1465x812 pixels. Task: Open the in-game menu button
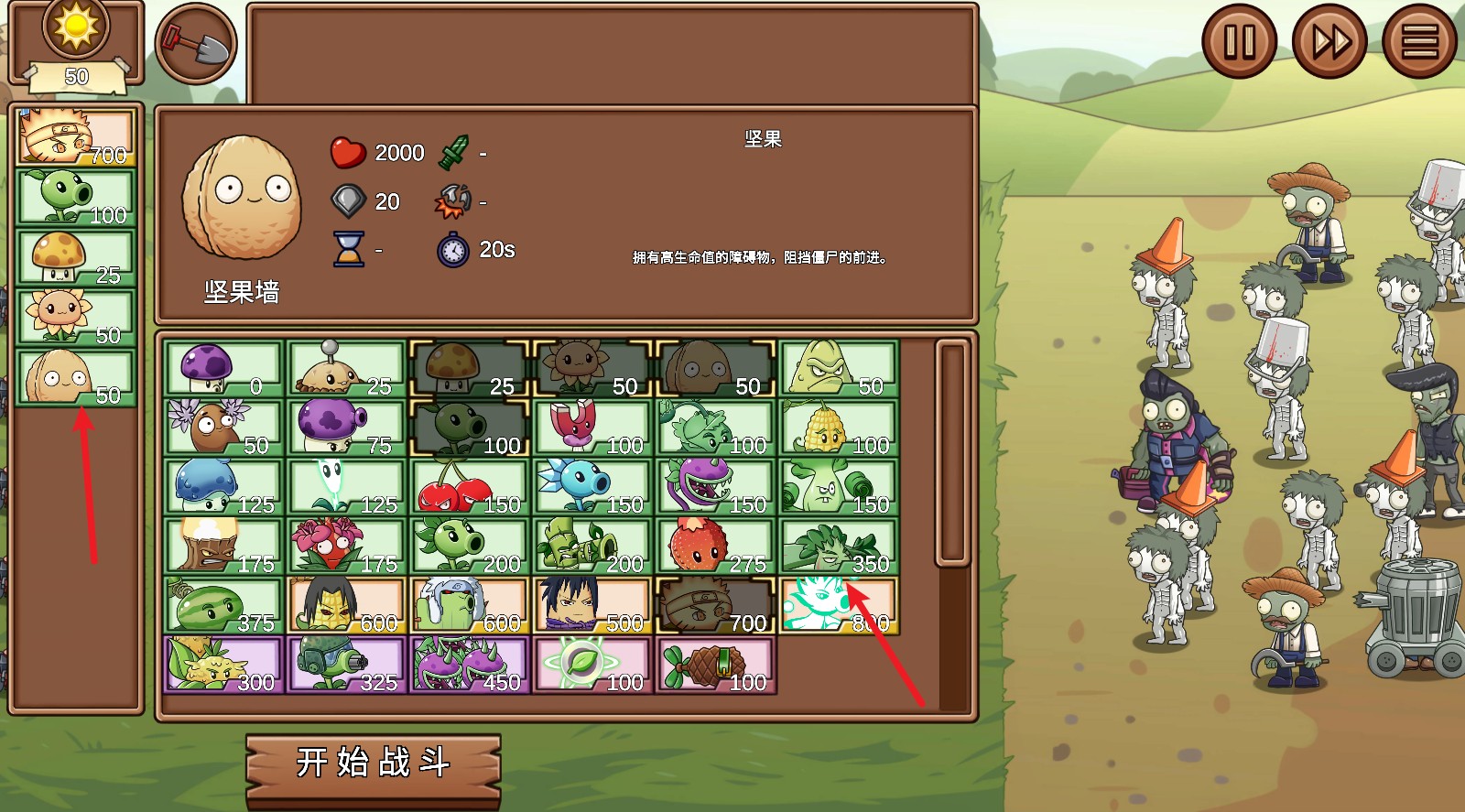(1418, 40)
